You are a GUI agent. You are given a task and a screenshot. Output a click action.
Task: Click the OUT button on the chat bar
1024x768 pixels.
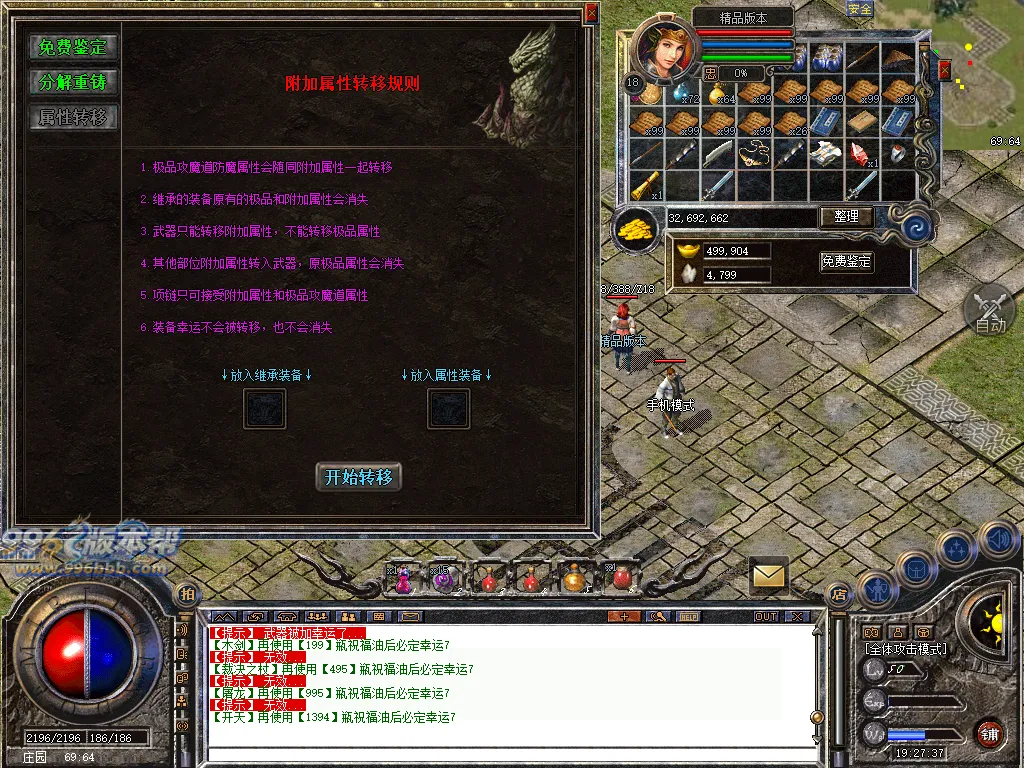(x=766, y=616)
